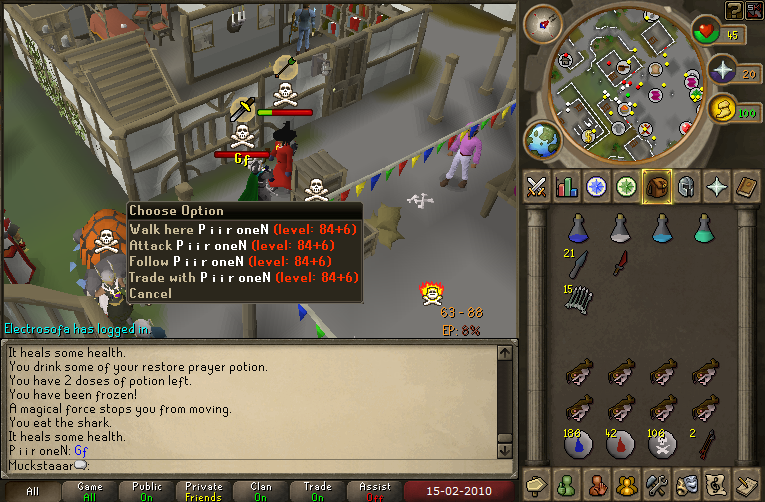Select the water runes stack of 186
The image size is (765, 502).
pyautogui.click(x=578, y=443)
